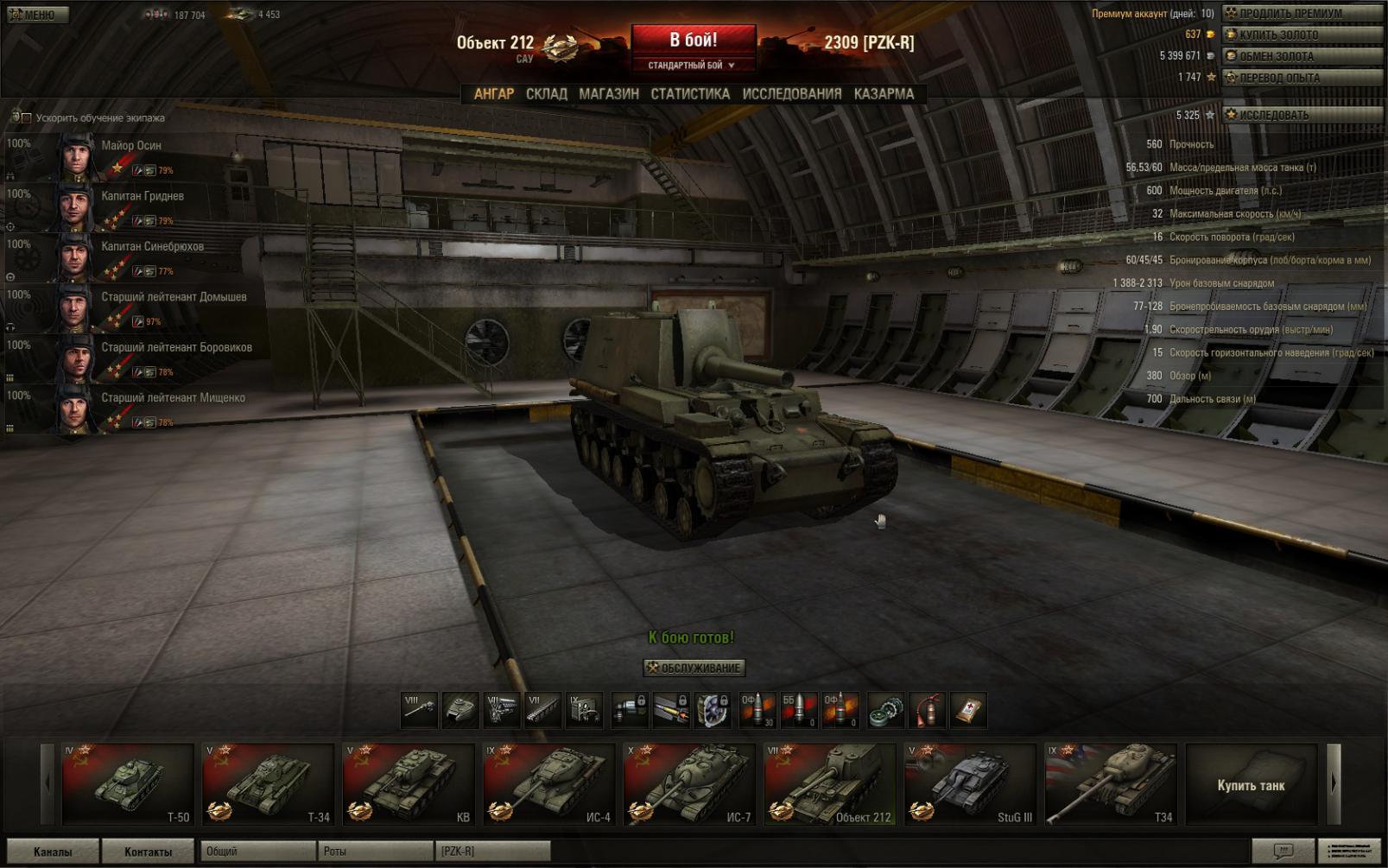The height and width of the screenshot is (868, 1388).
Task: Go to the ИССЛЕДОВАНИЯ tab
Action: click(x=791, y=94)
